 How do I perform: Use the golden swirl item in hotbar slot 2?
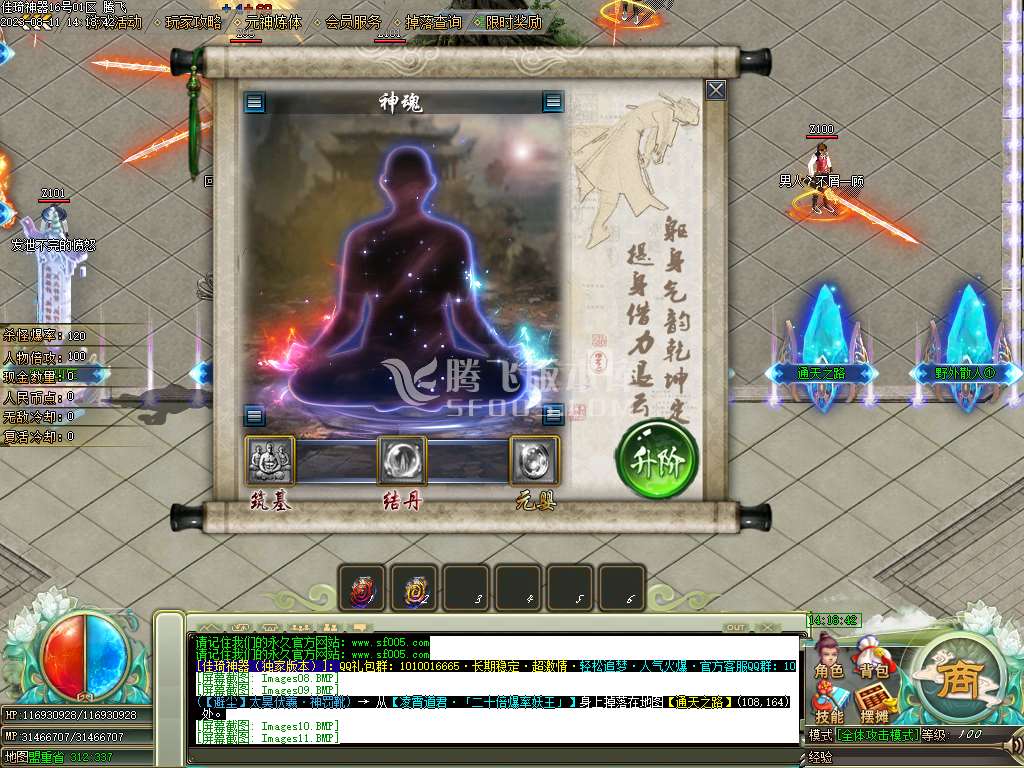(414, 590)
